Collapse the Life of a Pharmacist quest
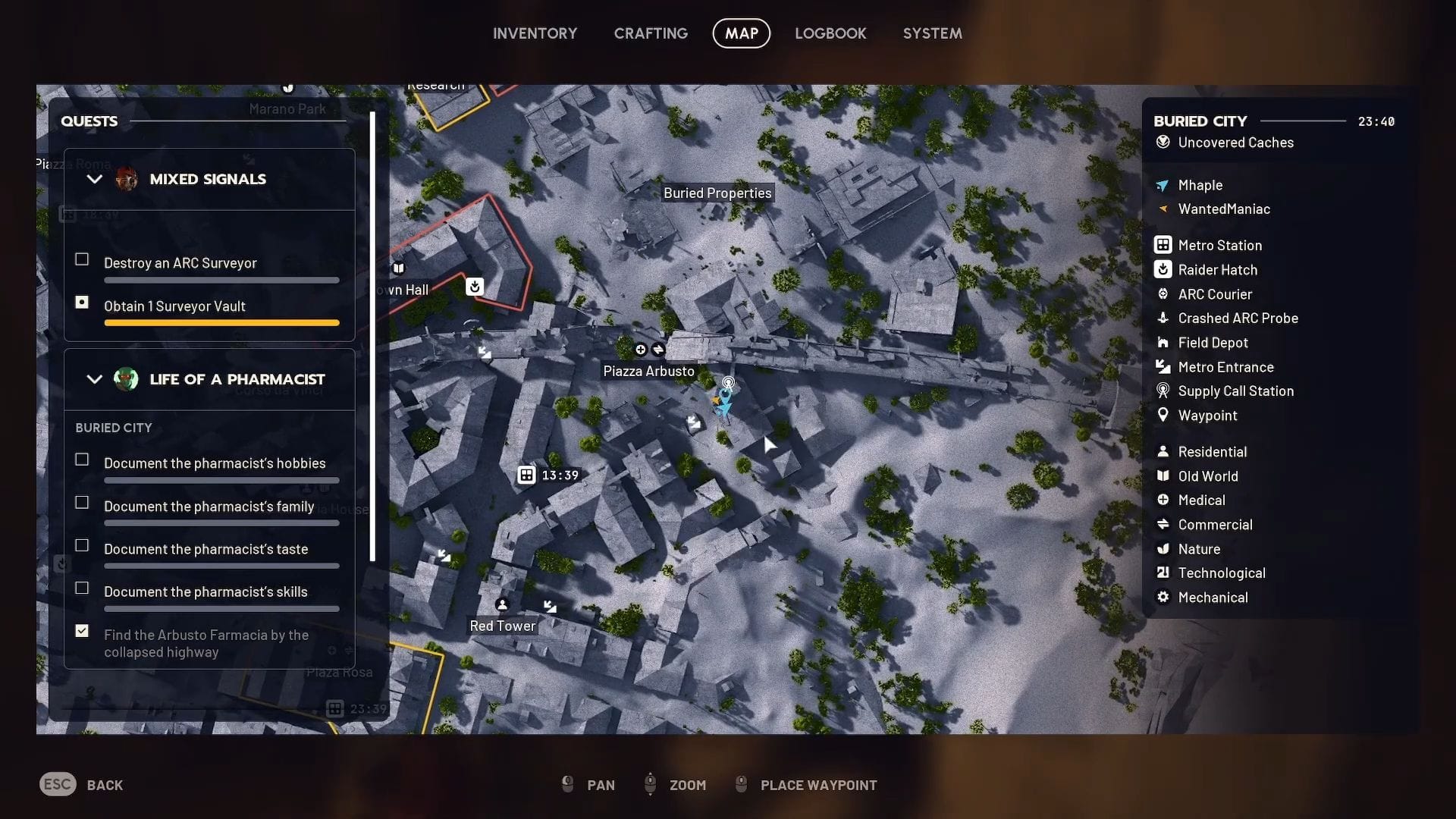1456x819 pixels. click(x=94, y=379)
